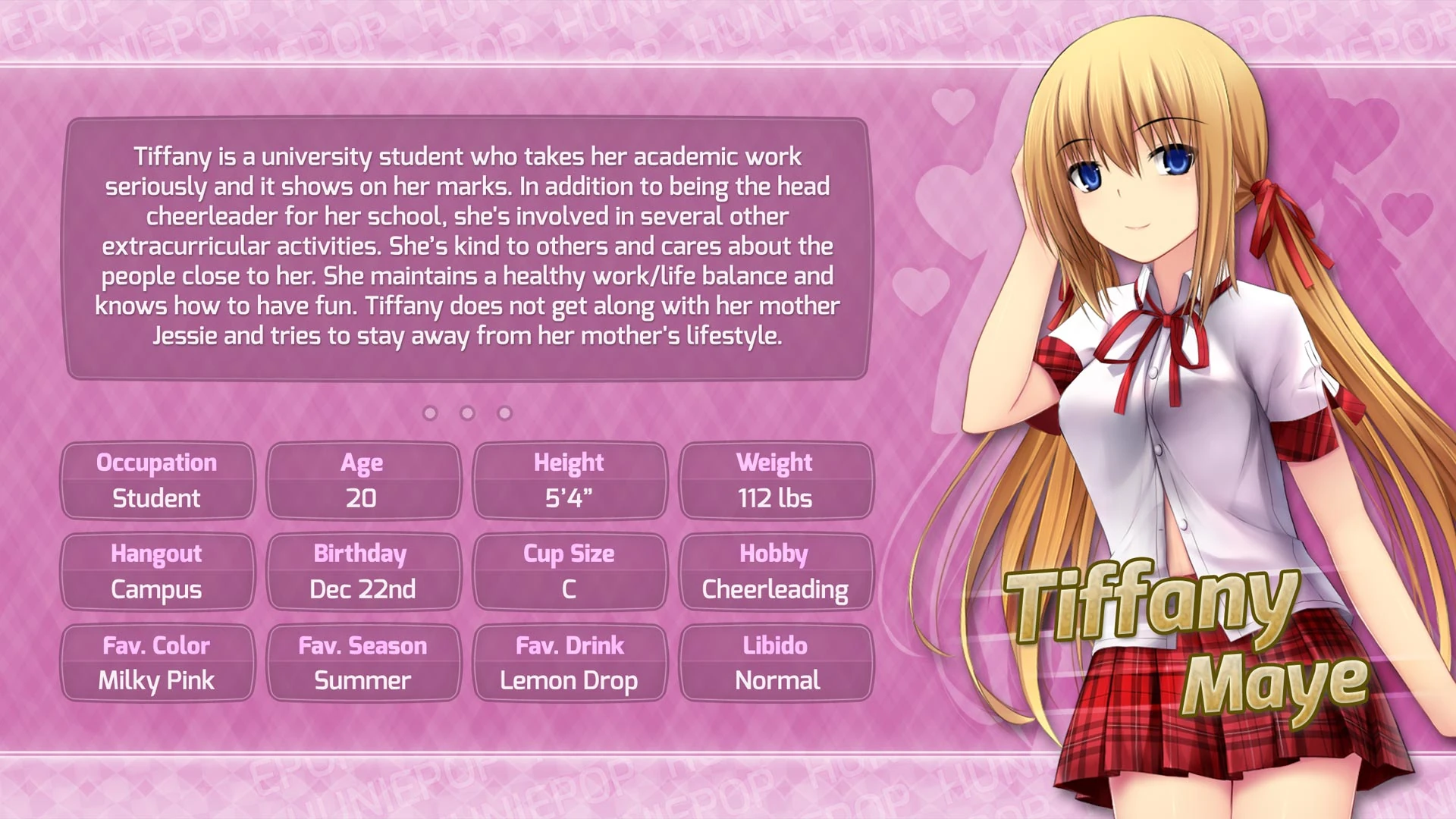Click the Fav. Season box showing Summer
The height and width of the screenshot is (819, 1456).
[364, 663]
